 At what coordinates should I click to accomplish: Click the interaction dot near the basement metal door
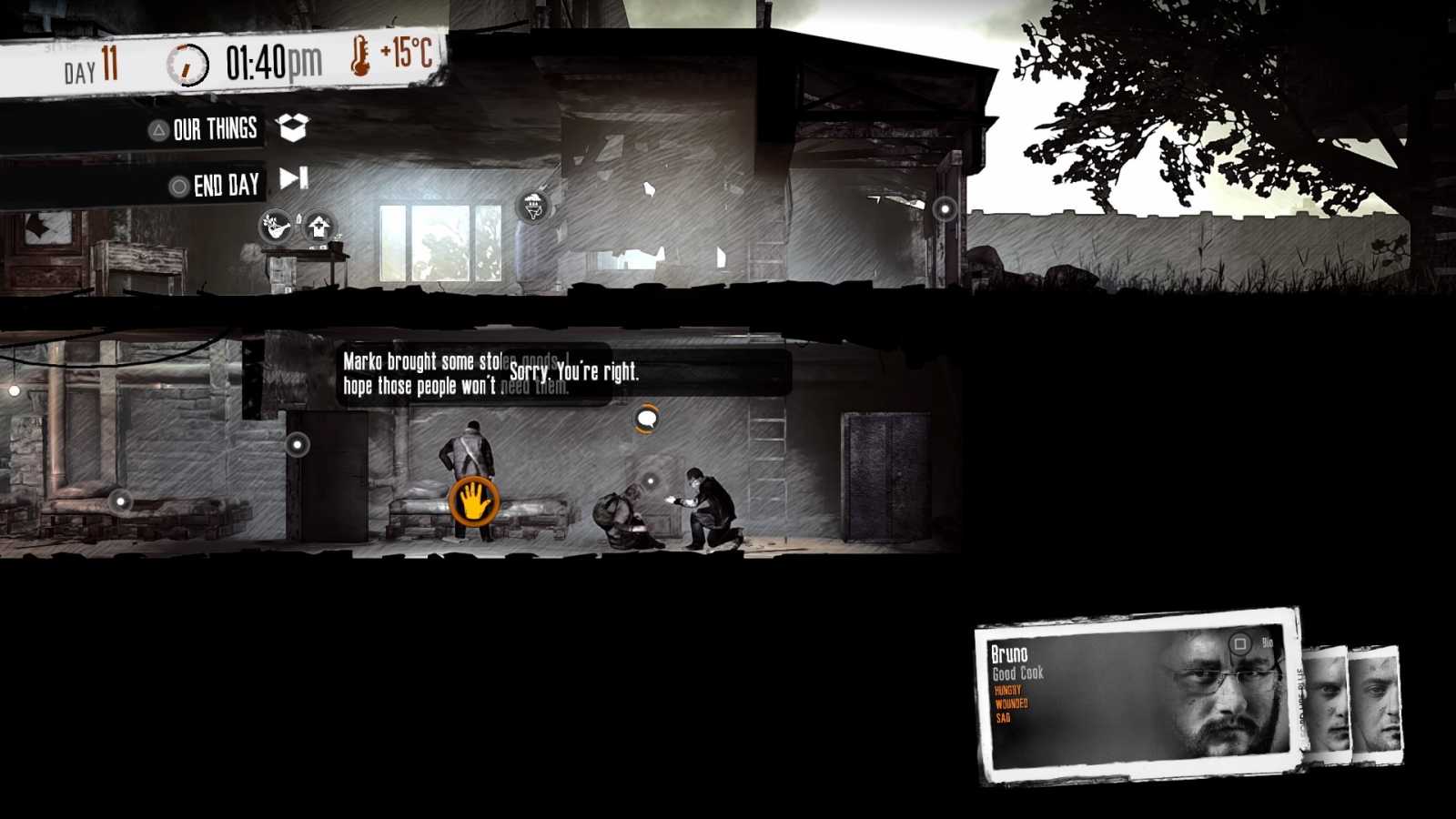(x=299, y=445)
